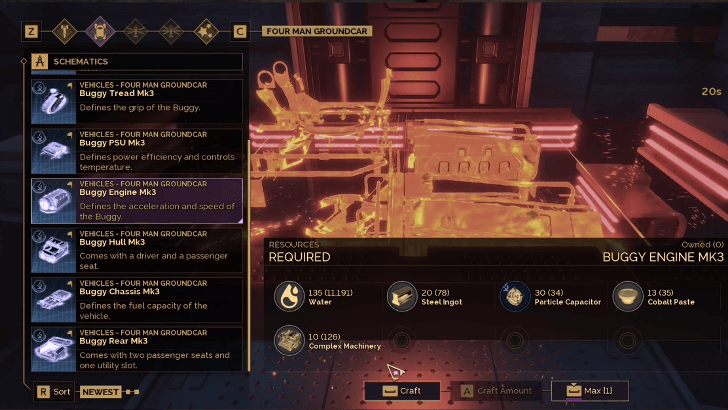728x410 pixels.
Task: Set craft amount to Max
Action: coord(588,390)
